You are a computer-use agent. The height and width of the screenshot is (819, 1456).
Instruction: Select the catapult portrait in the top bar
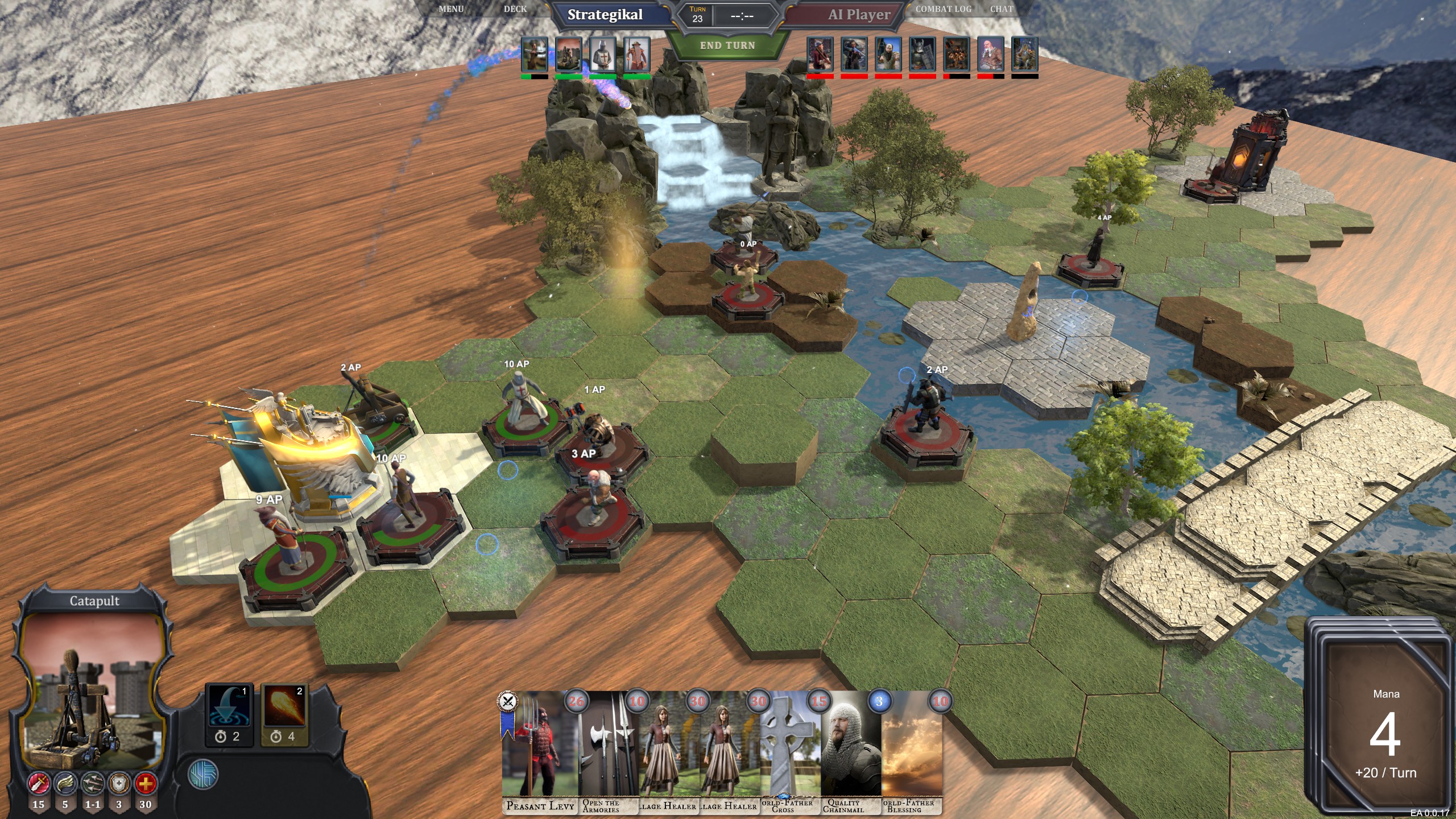[x=569, y=54]
